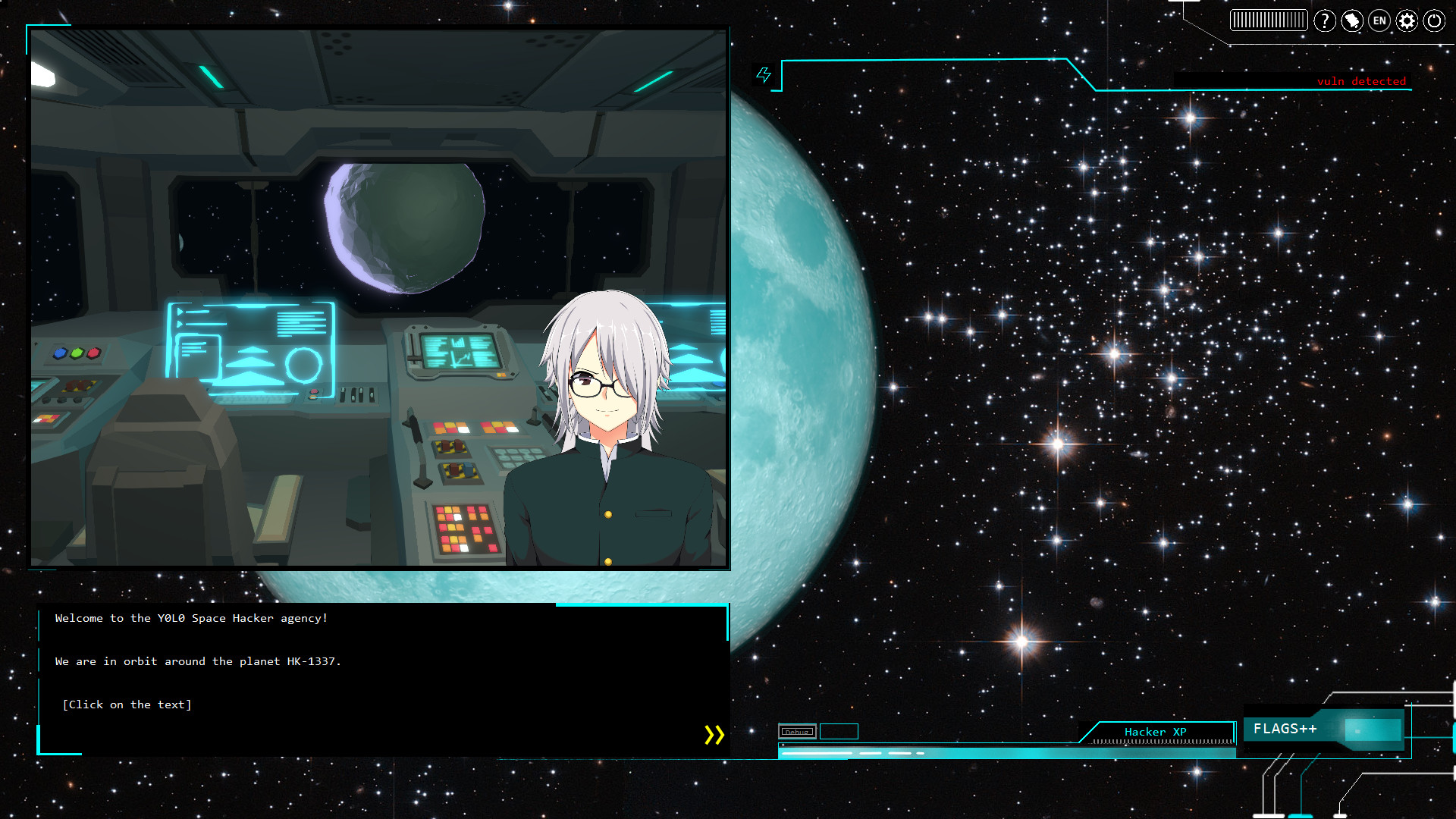The width and height of the screenshot is (1456, 819).
Task: Click the 'vuln detected' alert indicator
Action: (1361, 81)
